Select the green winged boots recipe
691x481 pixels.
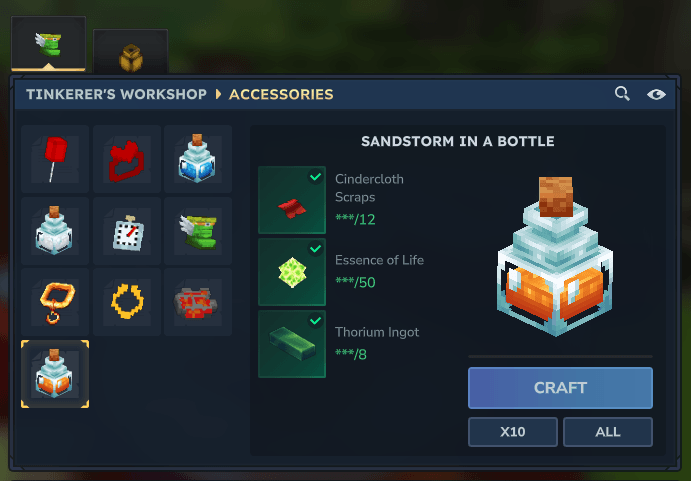[198, 231]
